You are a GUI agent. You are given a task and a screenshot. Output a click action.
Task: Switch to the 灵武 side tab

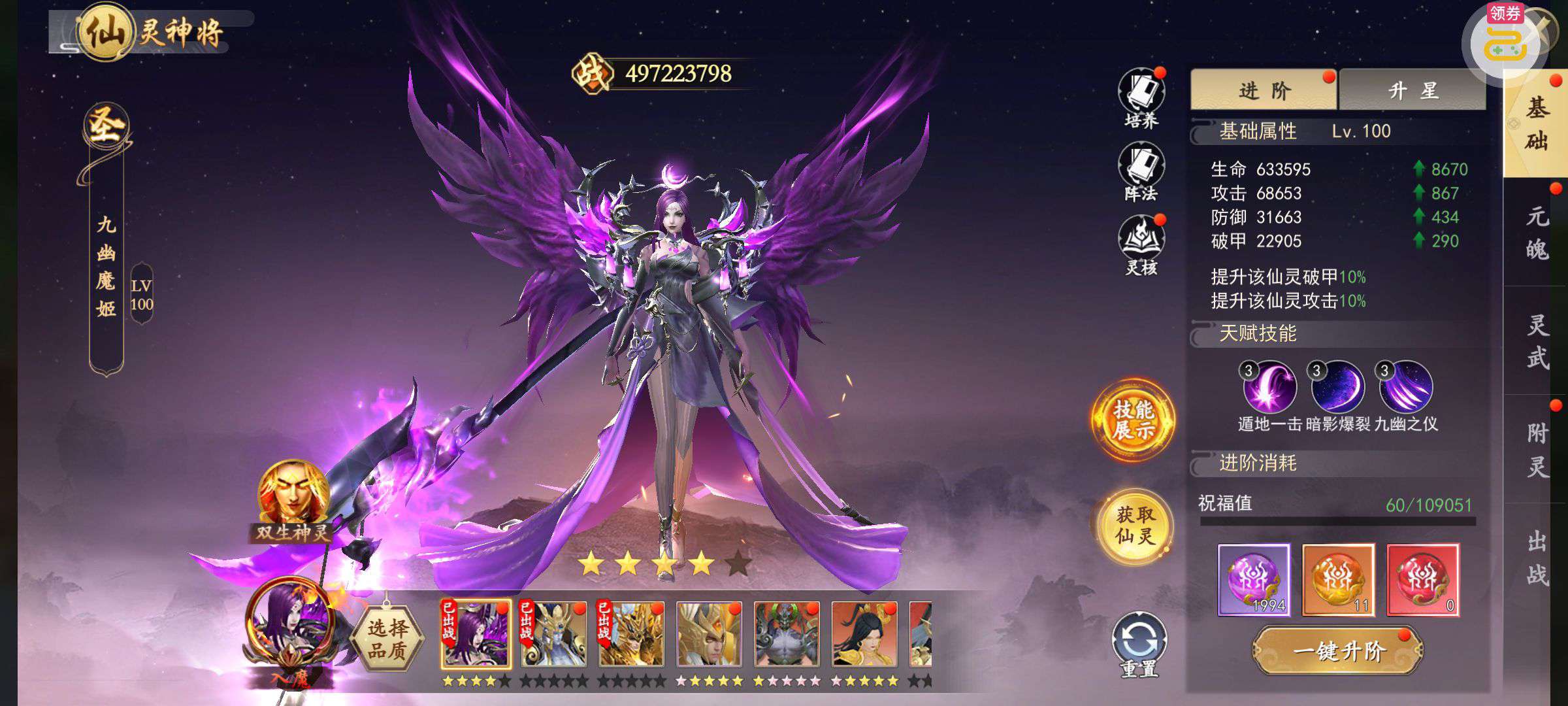tap(1536, 341)
